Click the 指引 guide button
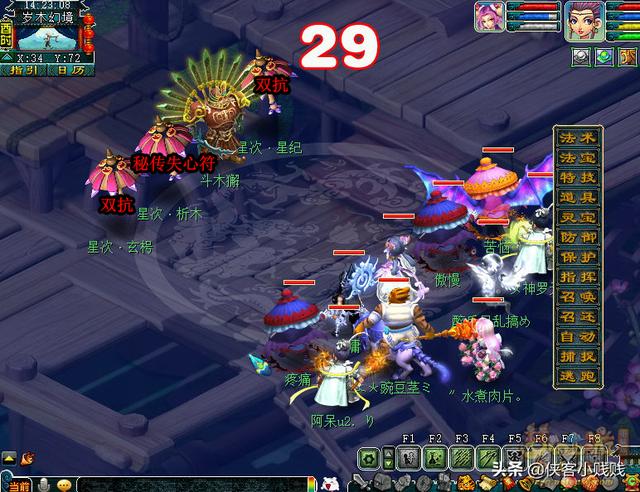Screen dimensions: 640x492 (x=24, y=70)
